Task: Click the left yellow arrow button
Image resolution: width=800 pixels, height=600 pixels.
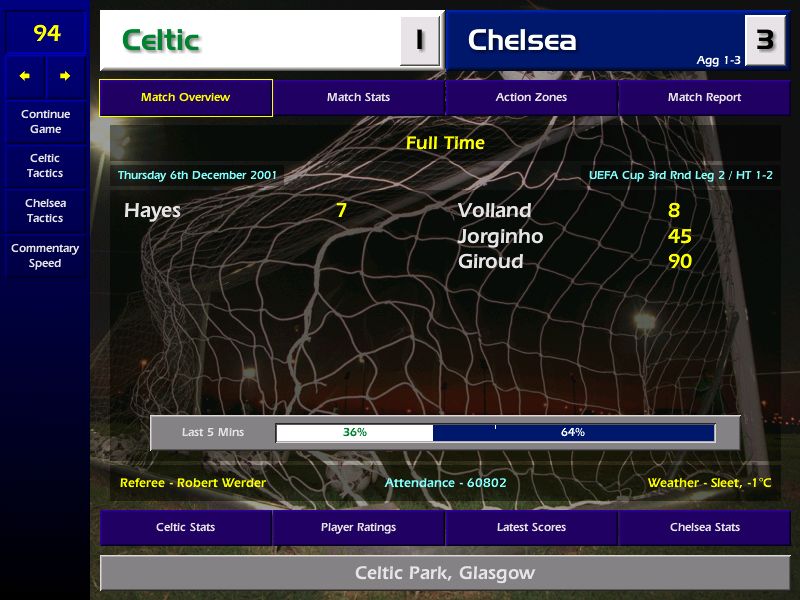Action: [25, 76]
